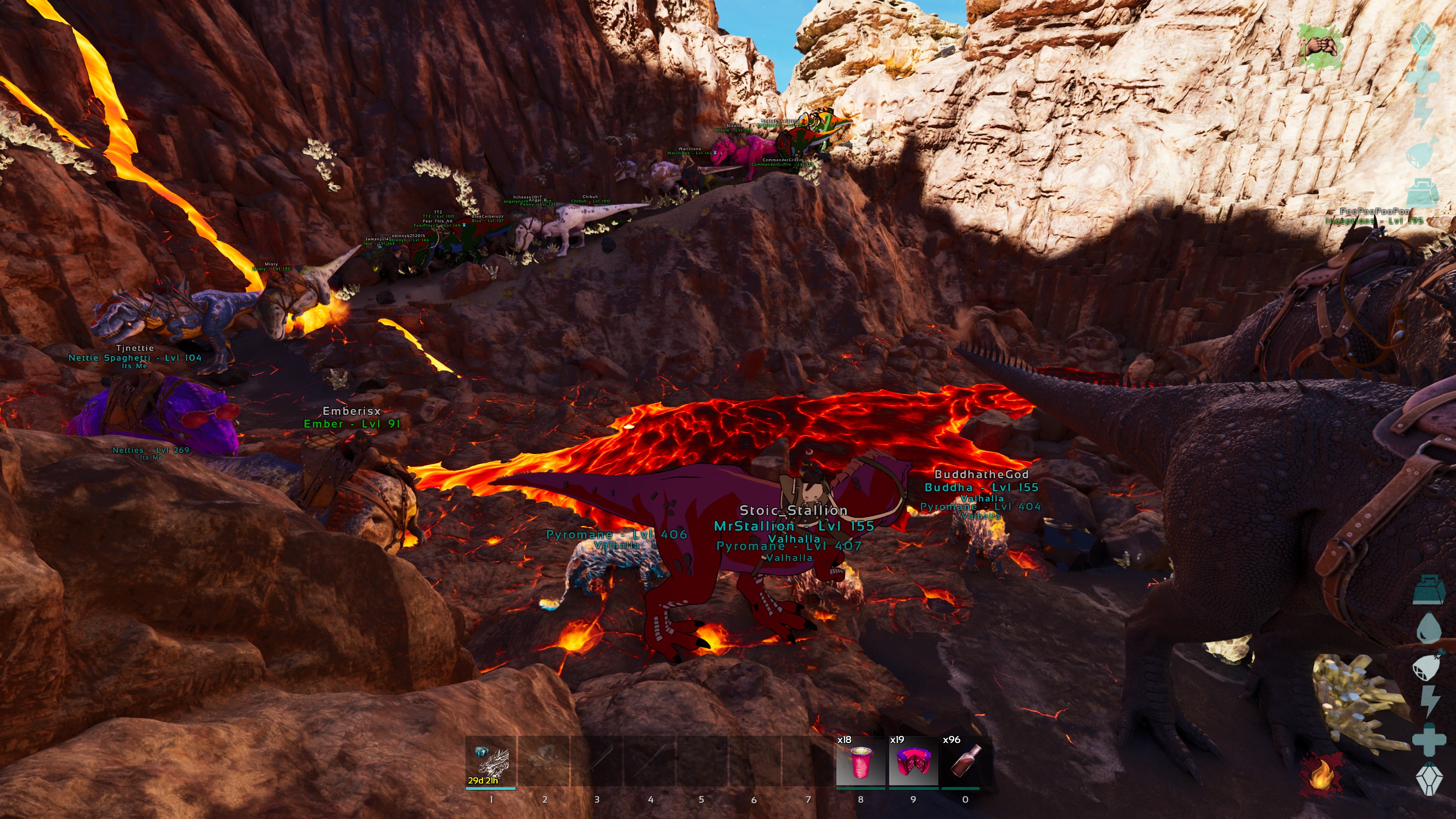Image resolution: width=1456 pixels, height=819 pixels.
Task: Choose the faded spear hotbar slot
Action: [x=650, y=761]
